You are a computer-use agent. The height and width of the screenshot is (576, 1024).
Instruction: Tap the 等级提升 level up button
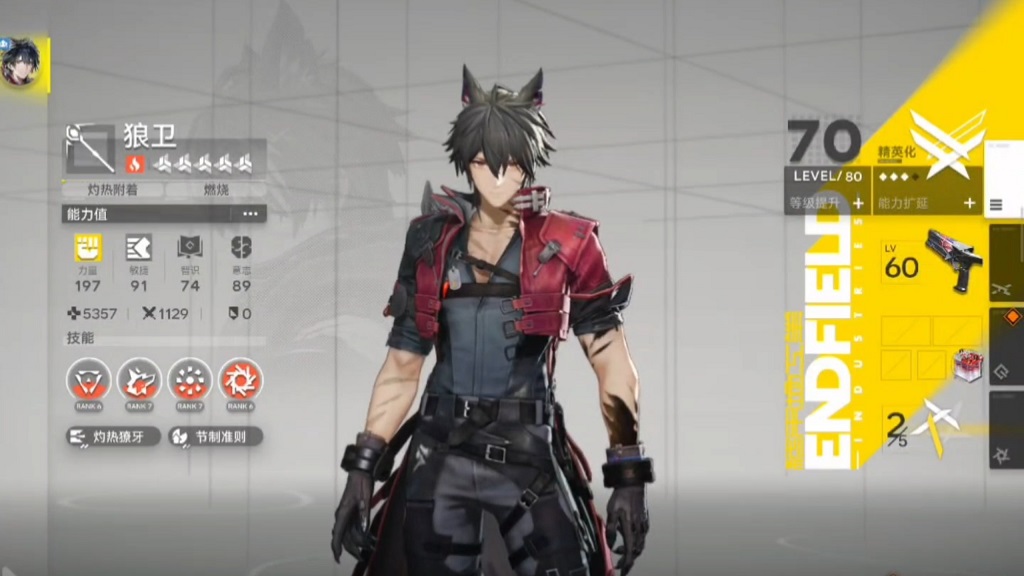[x=827, y=202]
